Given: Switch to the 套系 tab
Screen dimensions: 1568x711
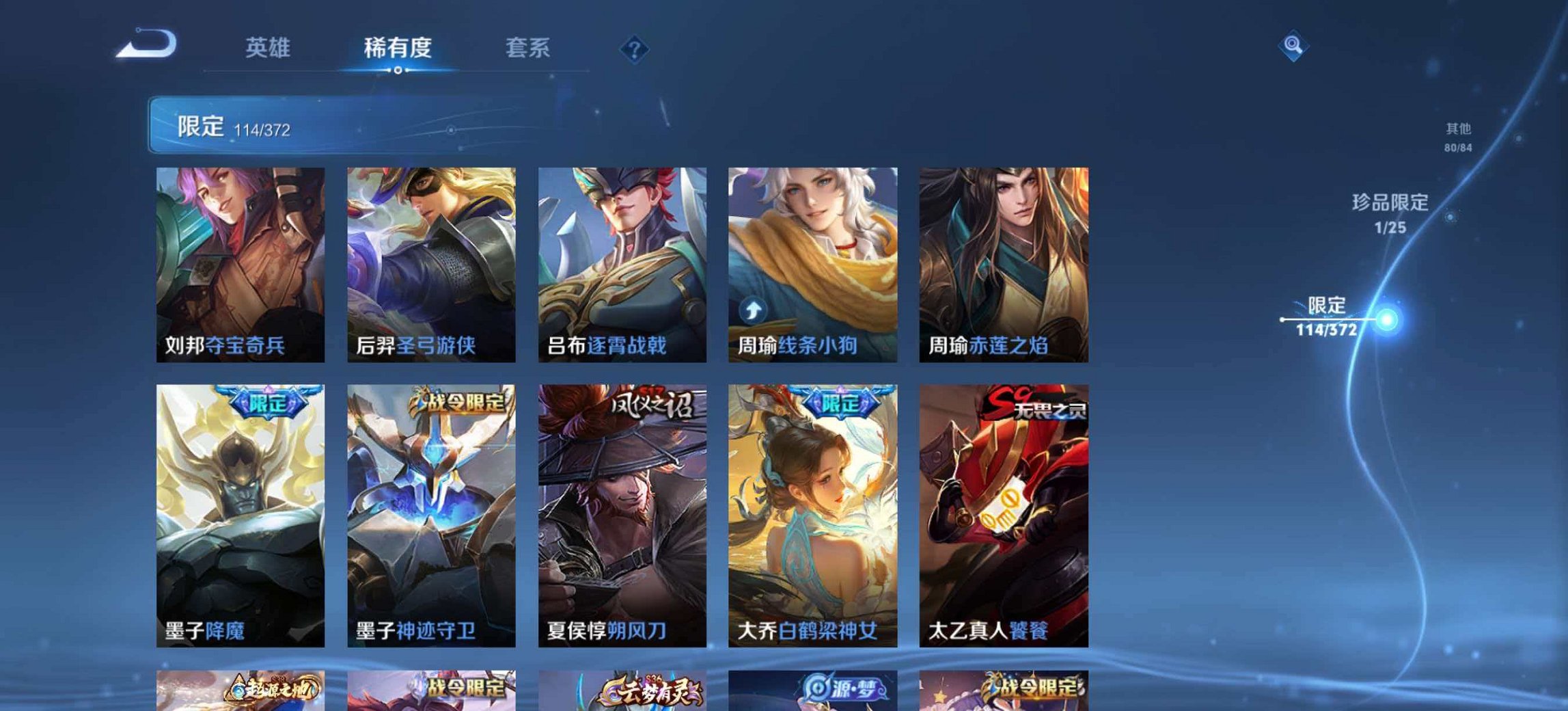Looking at the screenshot, I should (x=529, y=48).
